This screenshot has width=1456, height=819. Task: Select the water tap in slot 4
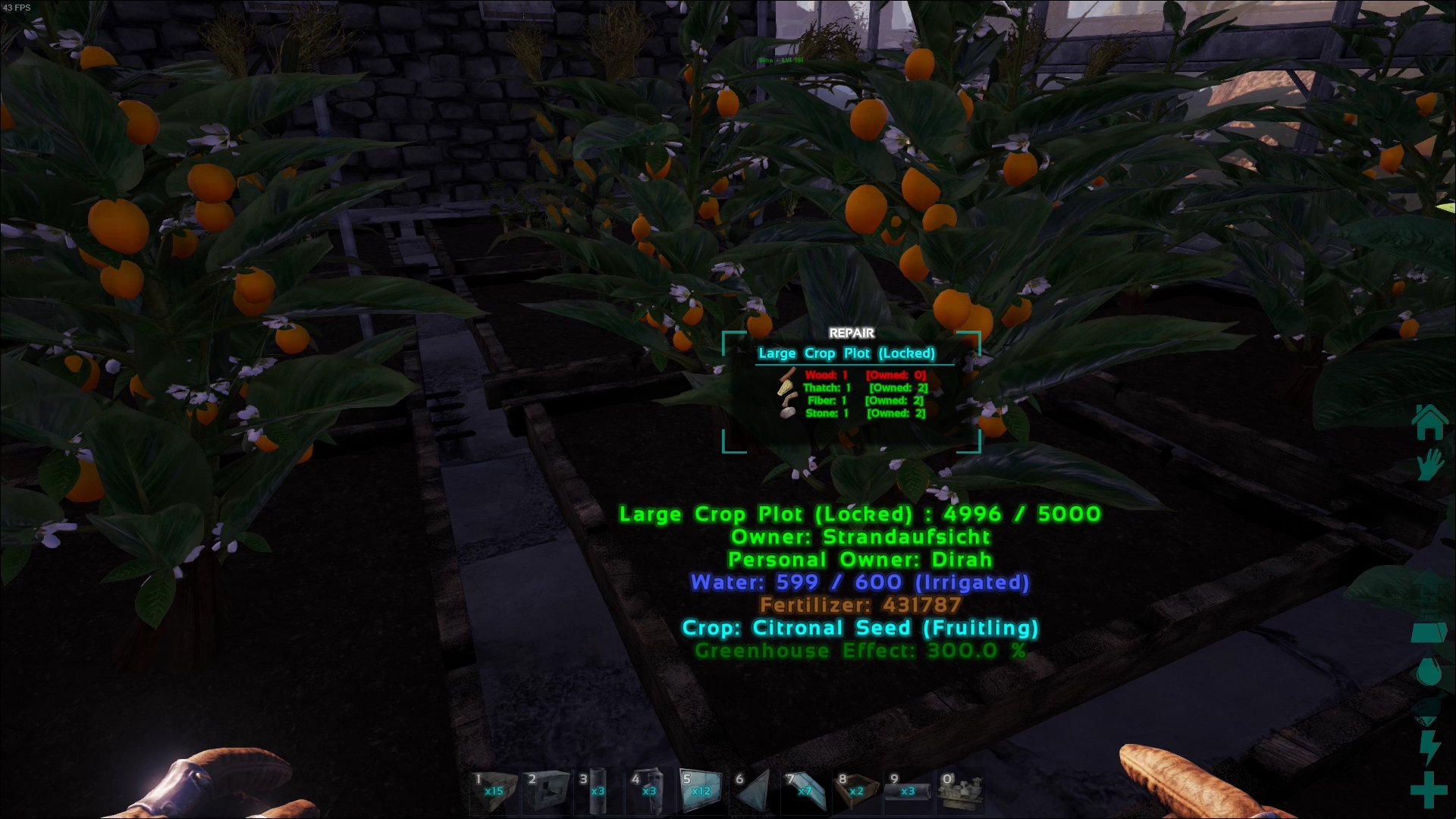click(650, 790)
